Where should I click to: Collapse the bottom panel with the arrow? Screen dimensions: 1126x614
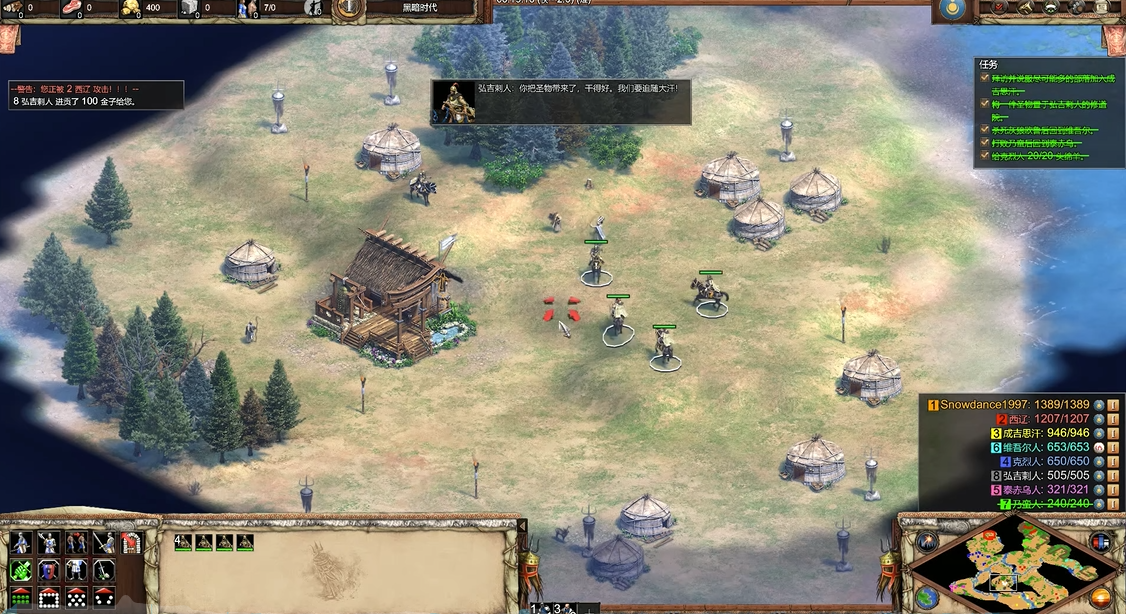click(x=522, y=525)
